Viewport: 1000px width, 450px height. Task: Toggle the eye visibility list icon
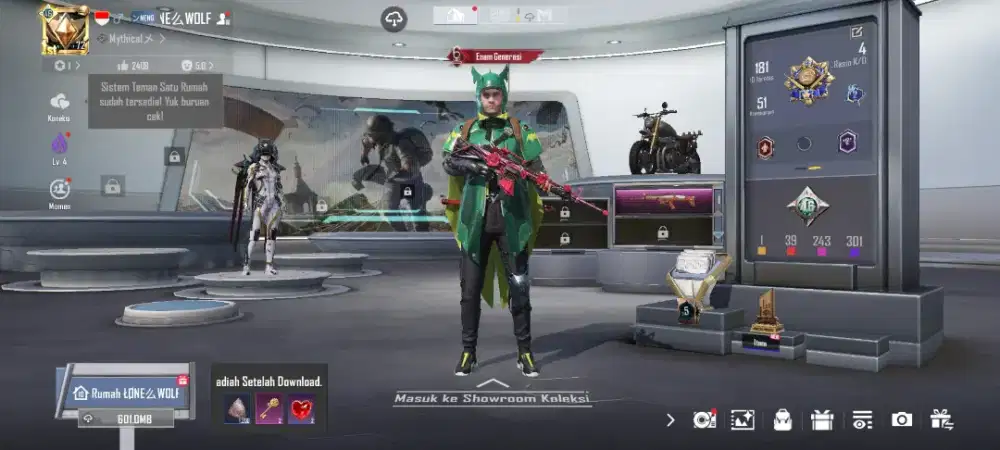[x=861, y=420]
